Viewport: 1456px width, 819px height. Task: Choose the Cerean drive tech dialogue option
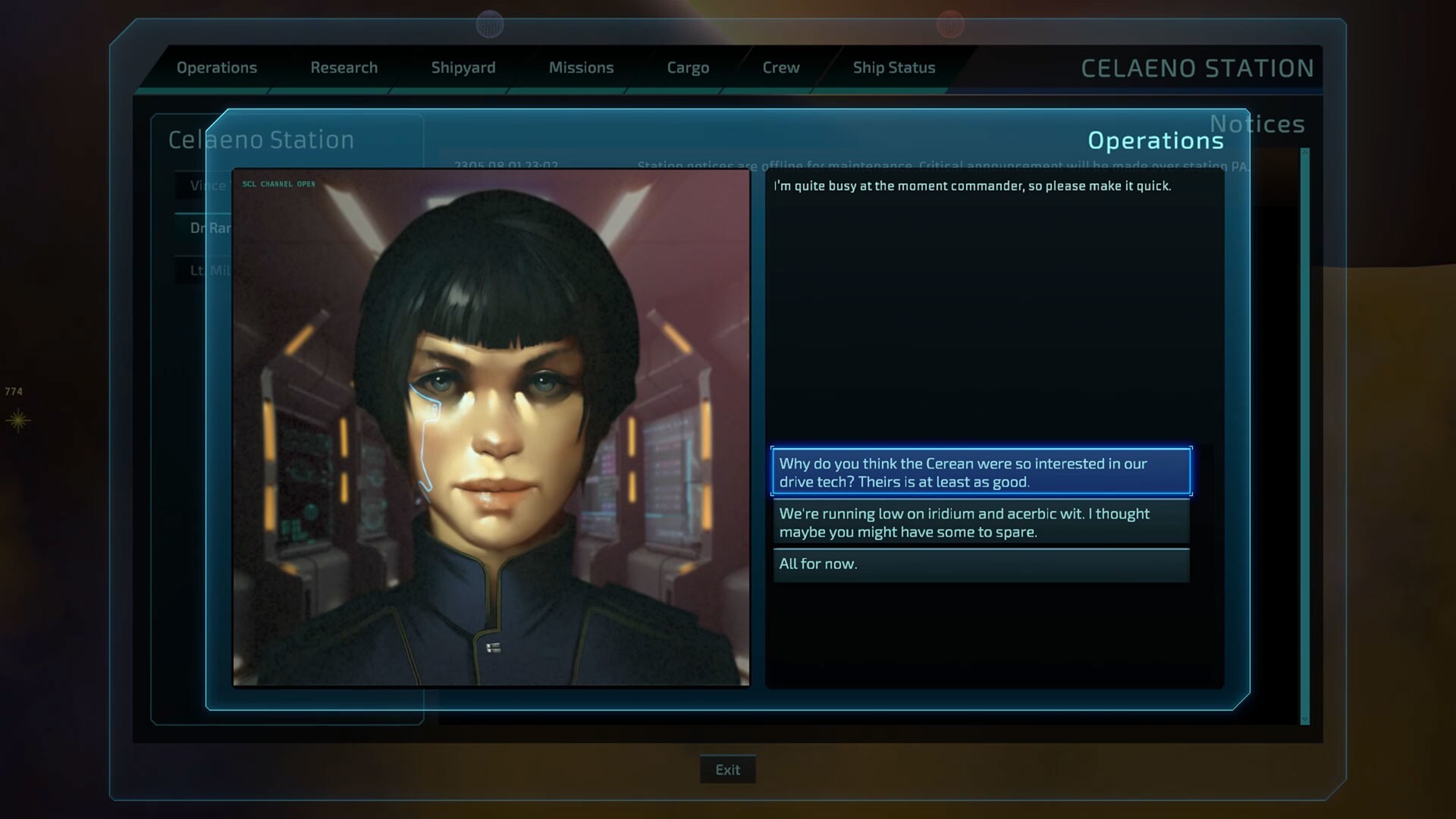(x=981, y=472)
